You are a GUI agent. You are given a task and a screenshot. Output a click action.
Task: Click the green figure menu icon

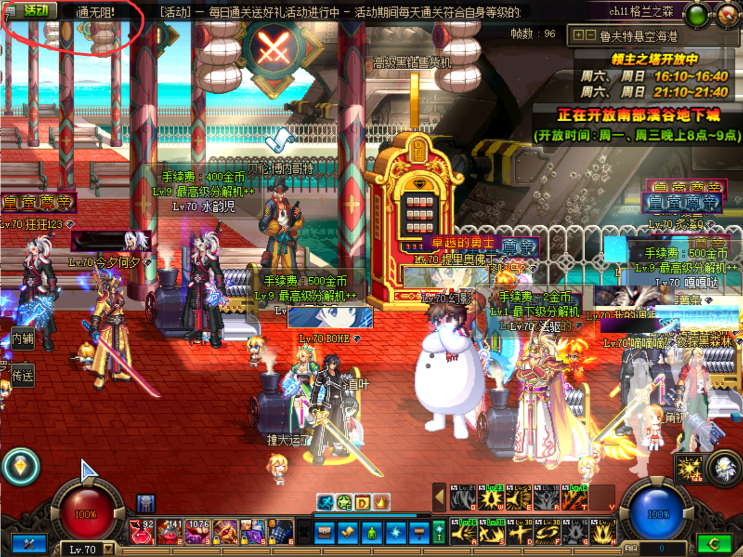373,530
